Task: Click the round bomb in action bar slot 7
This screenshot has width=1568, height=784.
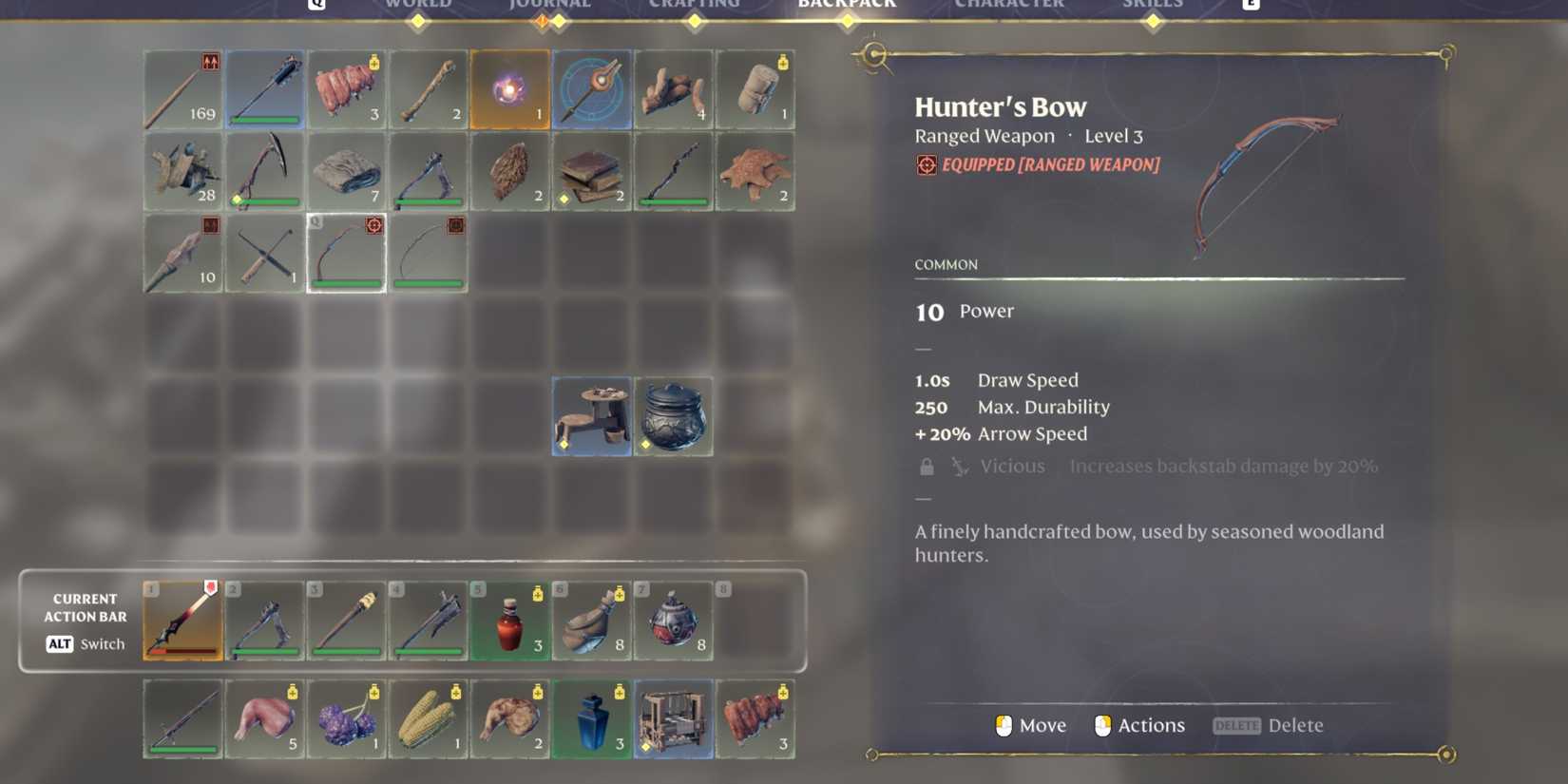Action: coord(675,619)
